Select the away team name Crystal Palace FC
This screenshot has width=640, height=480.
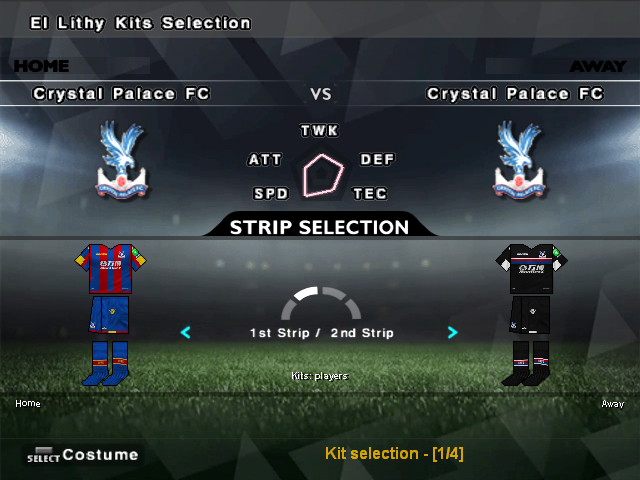tap(515, 94)
